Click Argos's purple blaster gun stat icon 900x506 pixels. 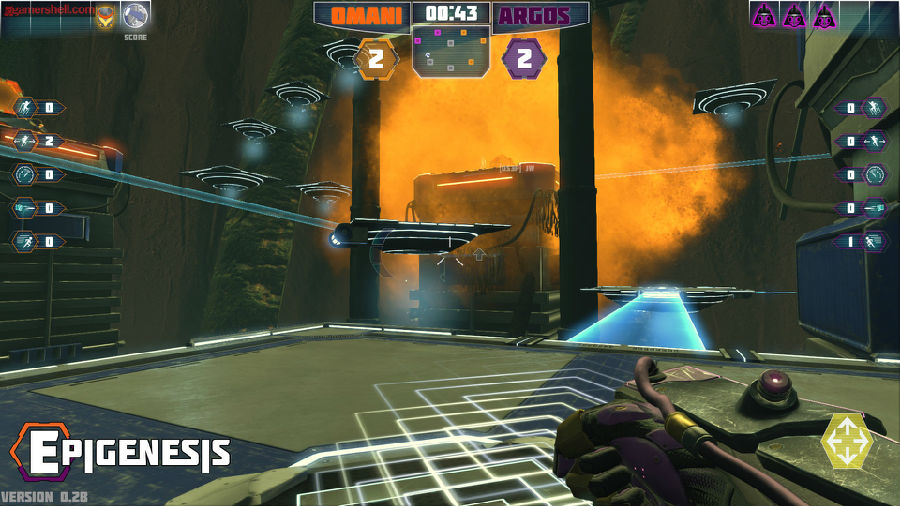coord(875,208)
